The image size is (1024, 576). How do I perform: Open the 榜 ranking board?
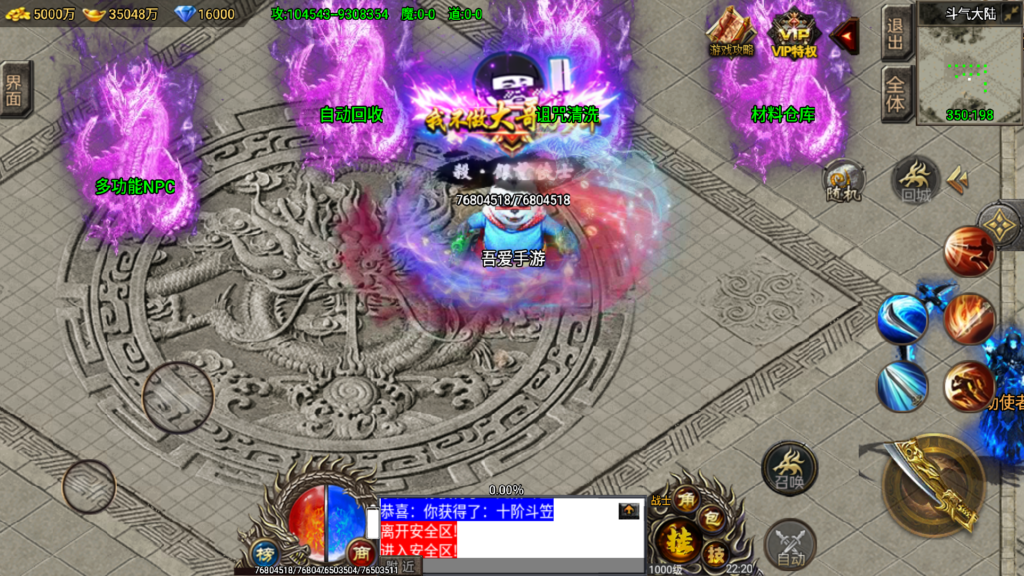pos(264,553)
